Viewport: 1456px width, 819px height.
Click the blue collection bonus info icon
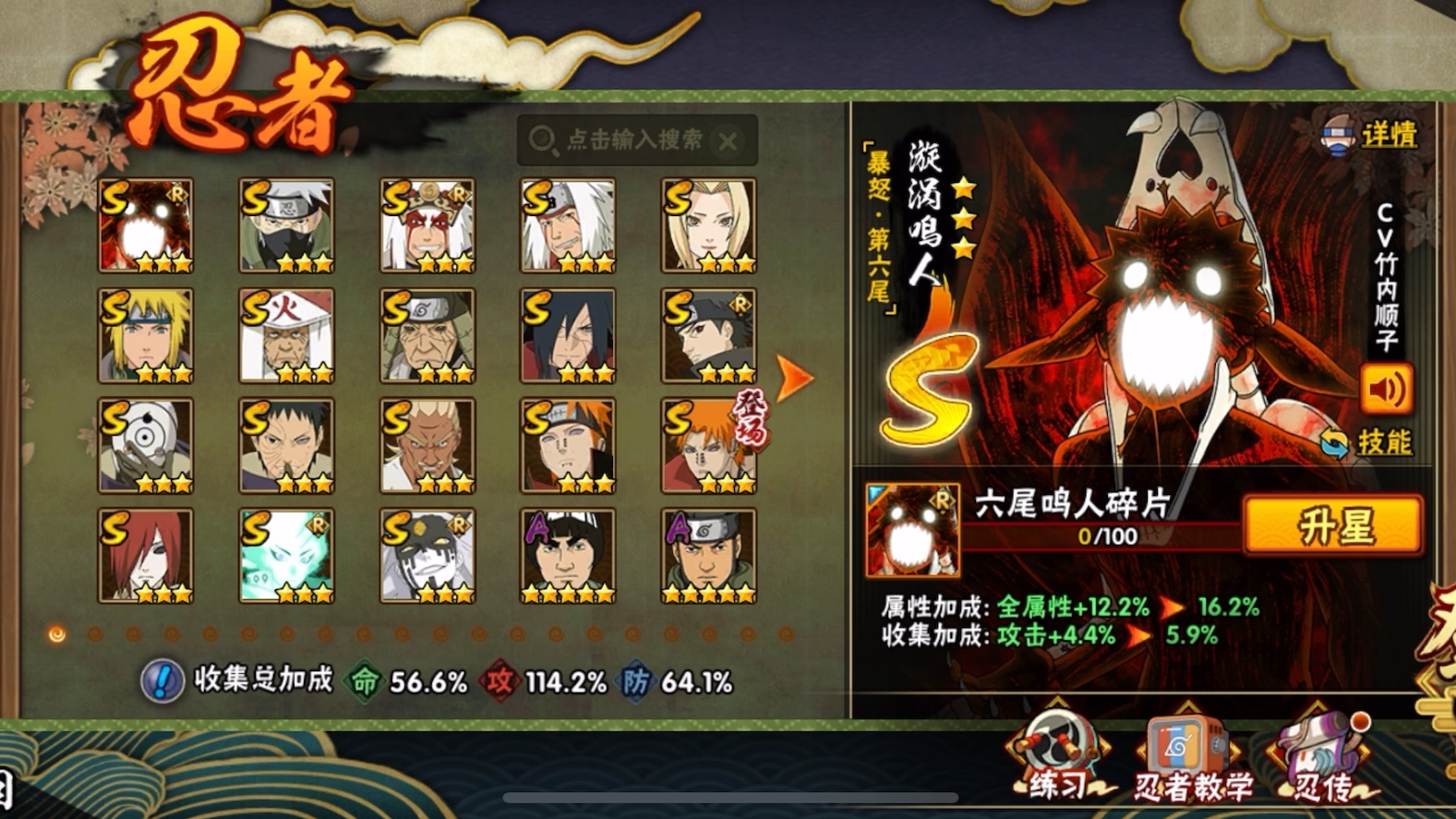(x=162, y=681)
